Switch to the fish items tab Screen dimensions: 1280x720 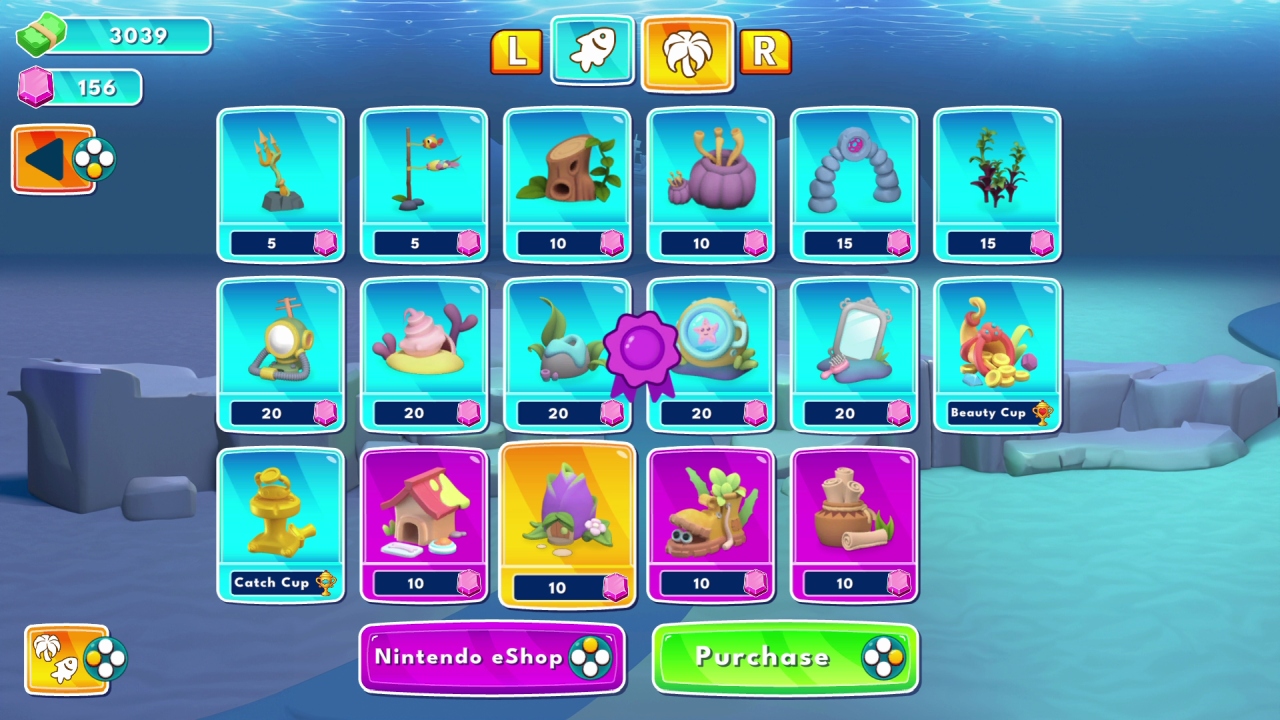pyautogui.click(x=591, y=50)
